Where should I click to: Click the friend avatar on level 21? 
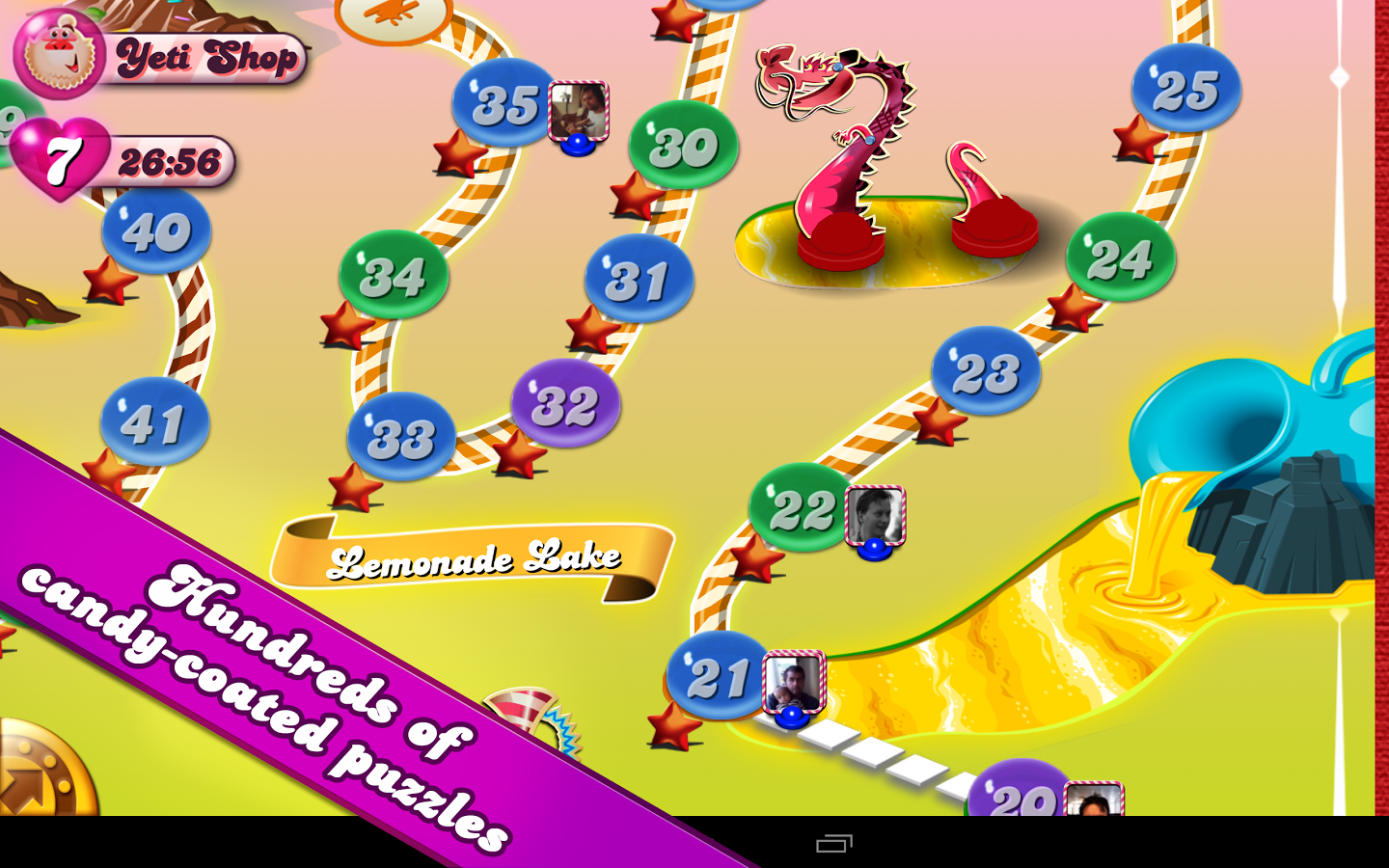pos(792,679)
